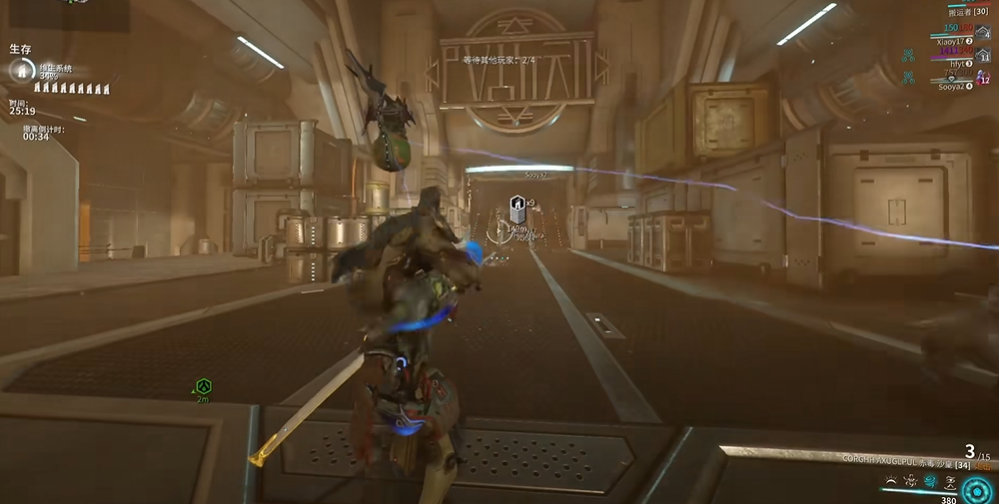Click the green hexagon waypoint marker at 2m
This screenshot has width=999, height=504.
(204, 386)
